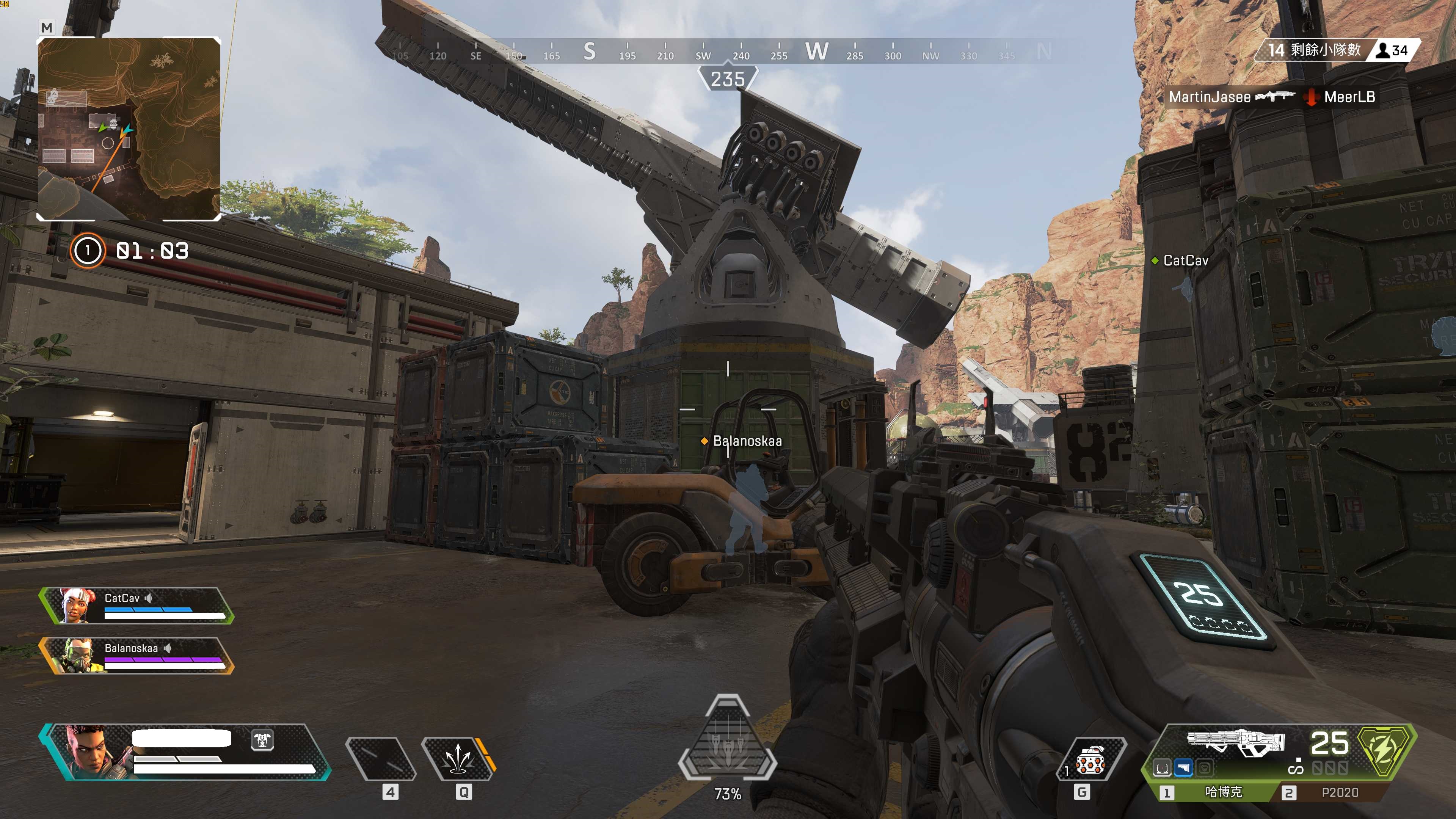This screenshot has width=1456, height=819.
Task: Click the energy ammo type icon
Action: click(1383, 750)
